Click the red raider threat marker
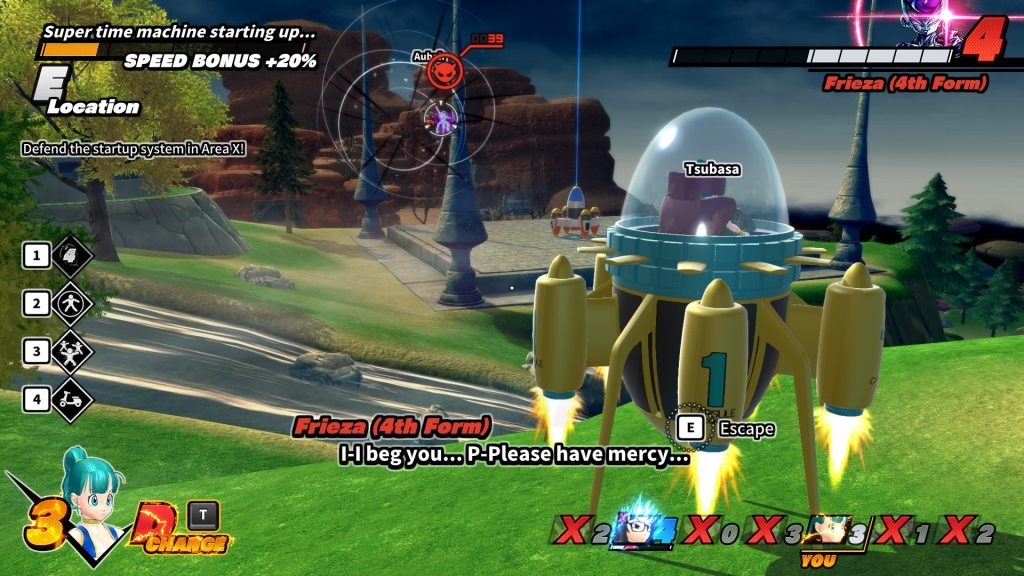 point(443,72)
